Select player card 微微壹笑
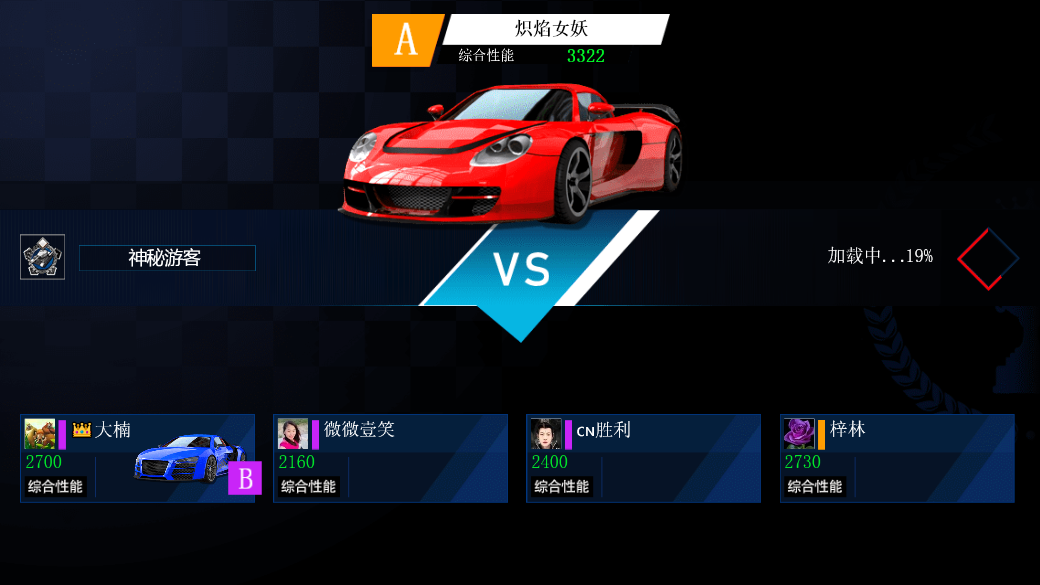Screen dimensions: 1040x585 point(390,458)
